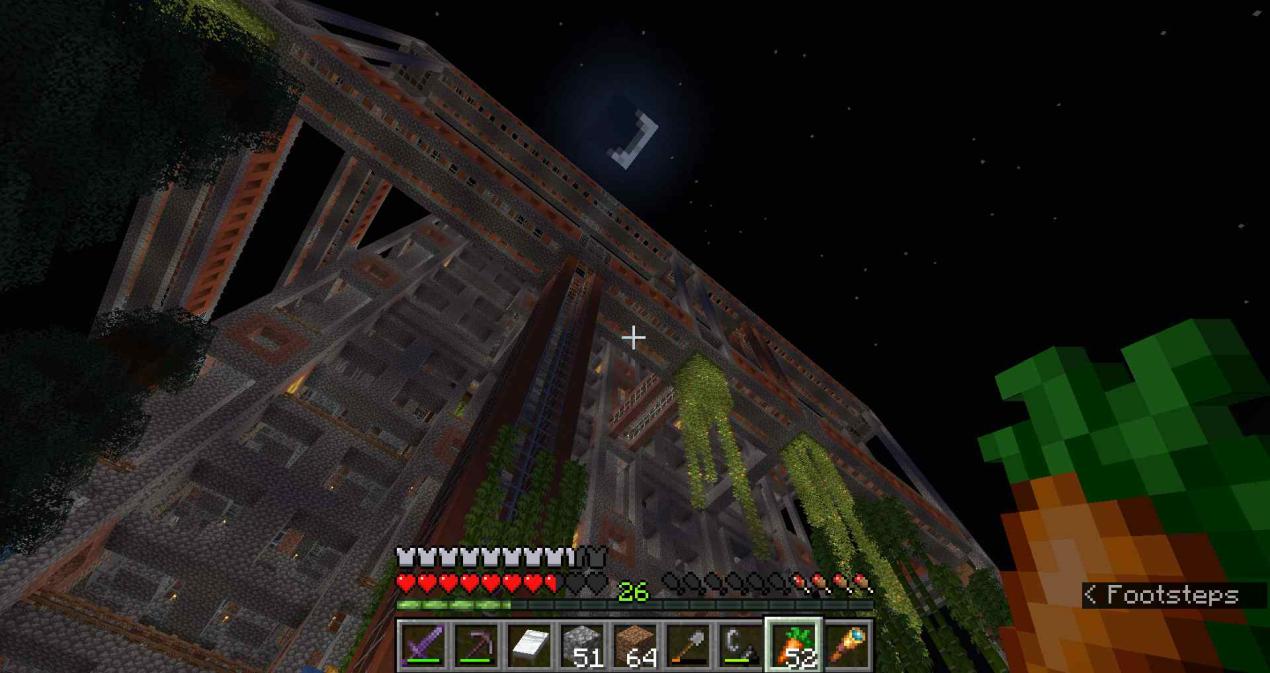Select the cobblestone stack of 51

(x=582, y=645)
